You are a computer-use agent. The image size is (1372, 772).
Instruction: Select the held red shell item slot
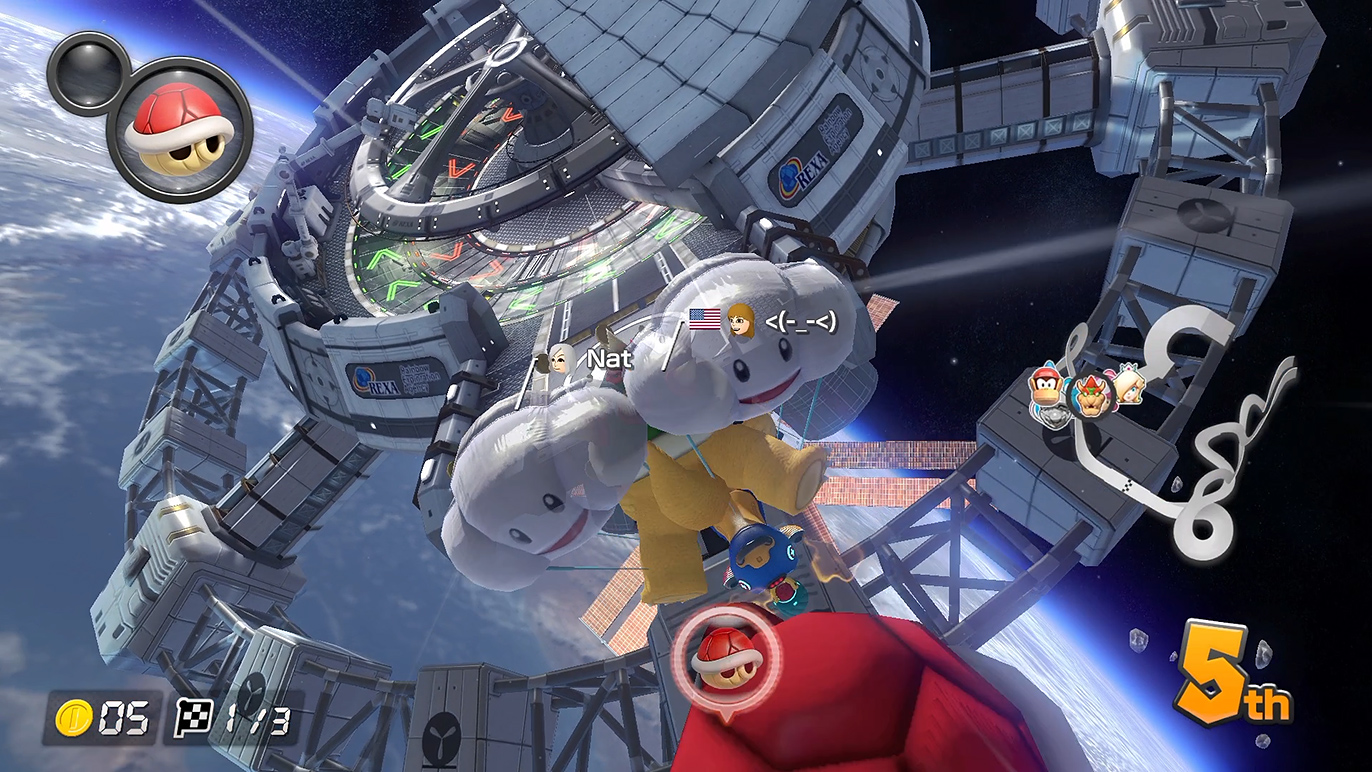click(x=178, y=130)
